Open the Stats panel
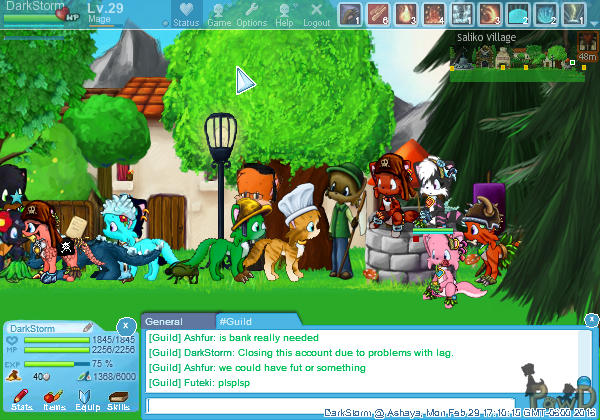This screenshot has width=600, height=420. click(22, 400)
